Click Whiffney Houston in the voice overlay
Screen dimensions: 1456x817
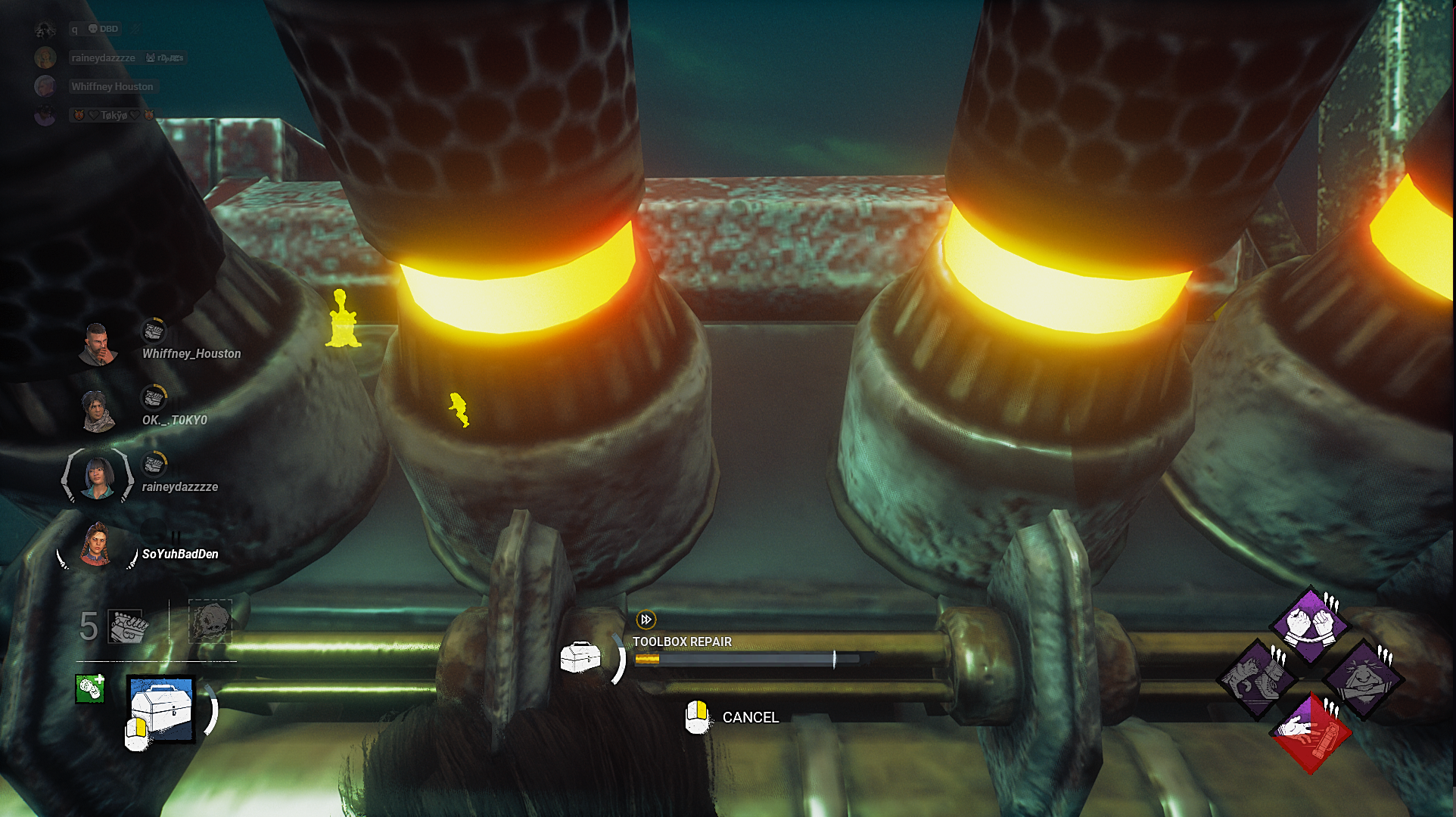click(x=112, y=87)
